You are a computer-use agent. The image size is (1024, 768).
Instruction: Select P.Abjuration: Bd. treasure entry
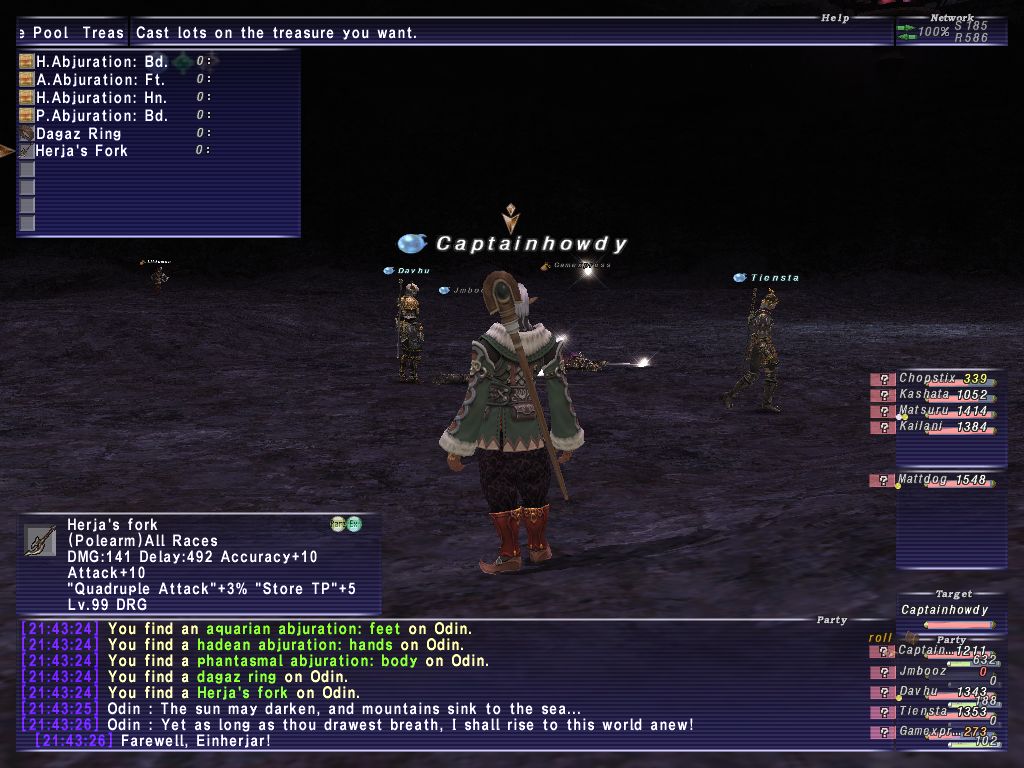(101, 116)
